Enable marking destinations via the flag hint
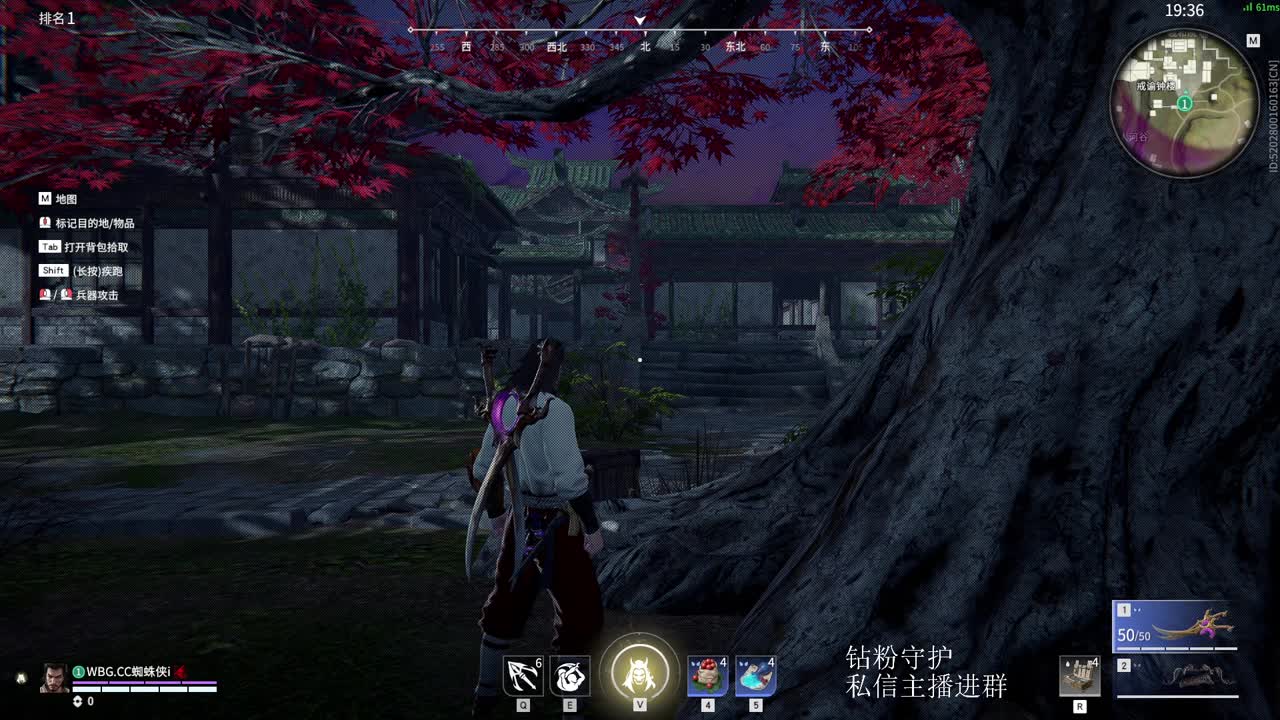The width and height of the screenshot is (1280, 720). (x=85, y=223)
